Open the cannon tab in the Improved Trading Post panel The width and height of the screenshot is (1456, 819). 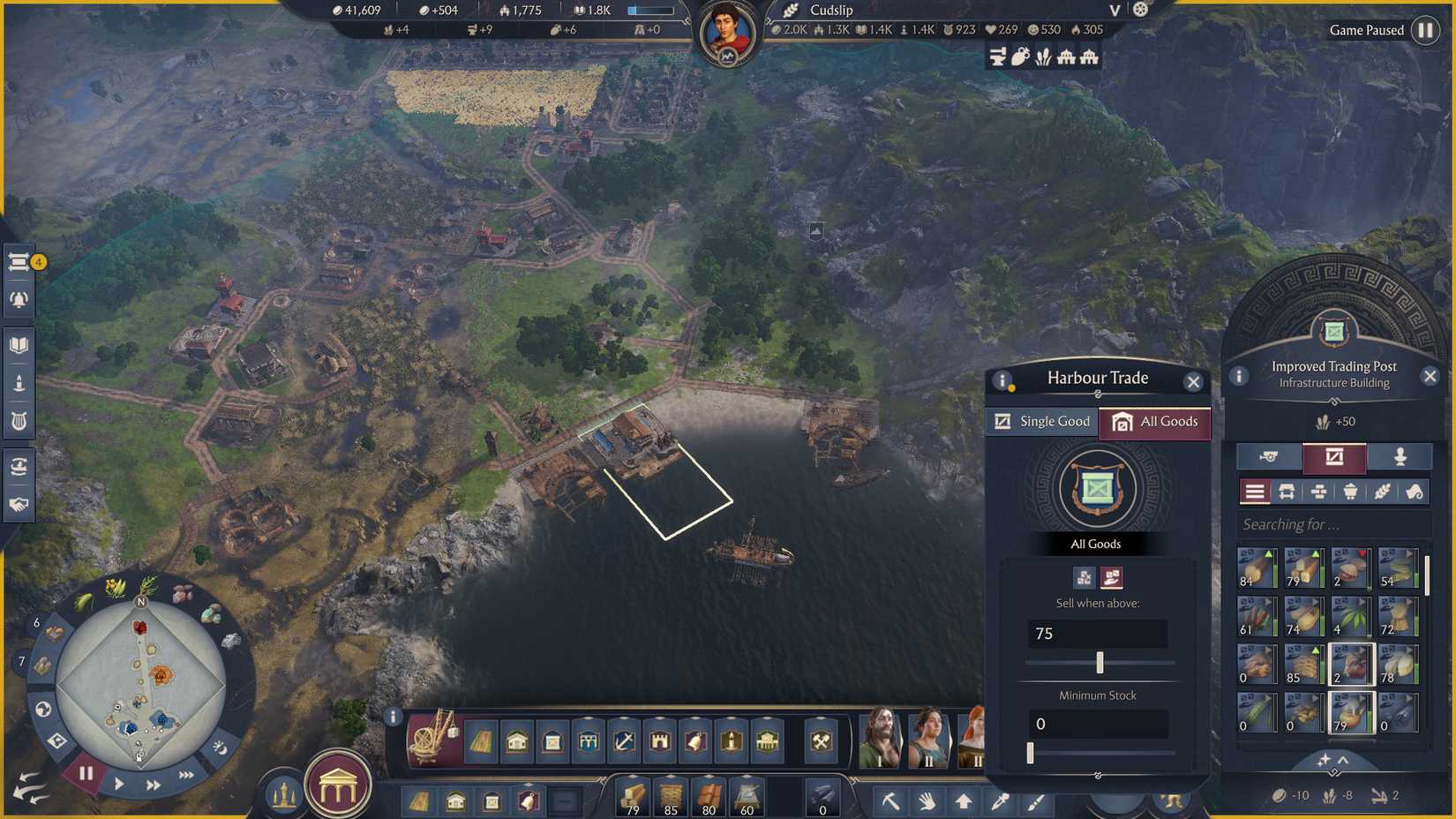pyautogui.click(x=1268, y=456)
